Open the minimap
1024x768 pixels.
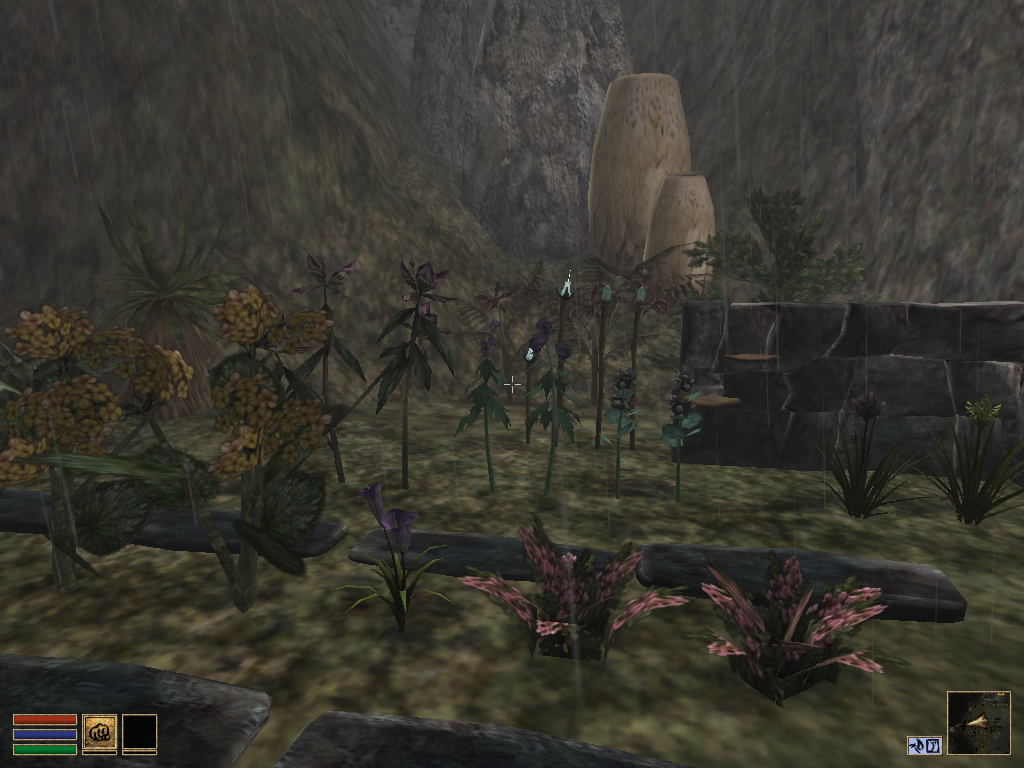978,723
